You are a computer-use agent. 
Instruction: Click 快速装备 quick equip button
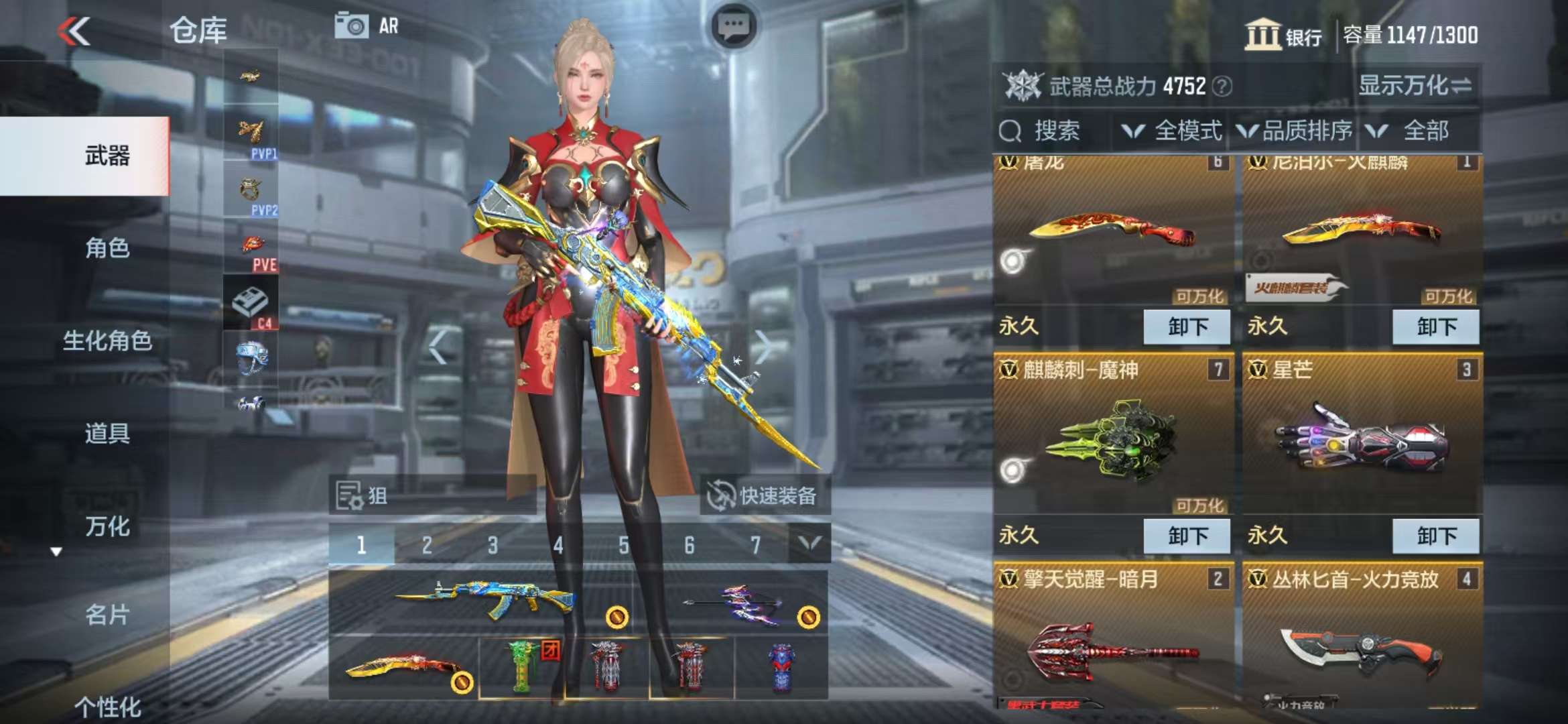tap(764, 496)
